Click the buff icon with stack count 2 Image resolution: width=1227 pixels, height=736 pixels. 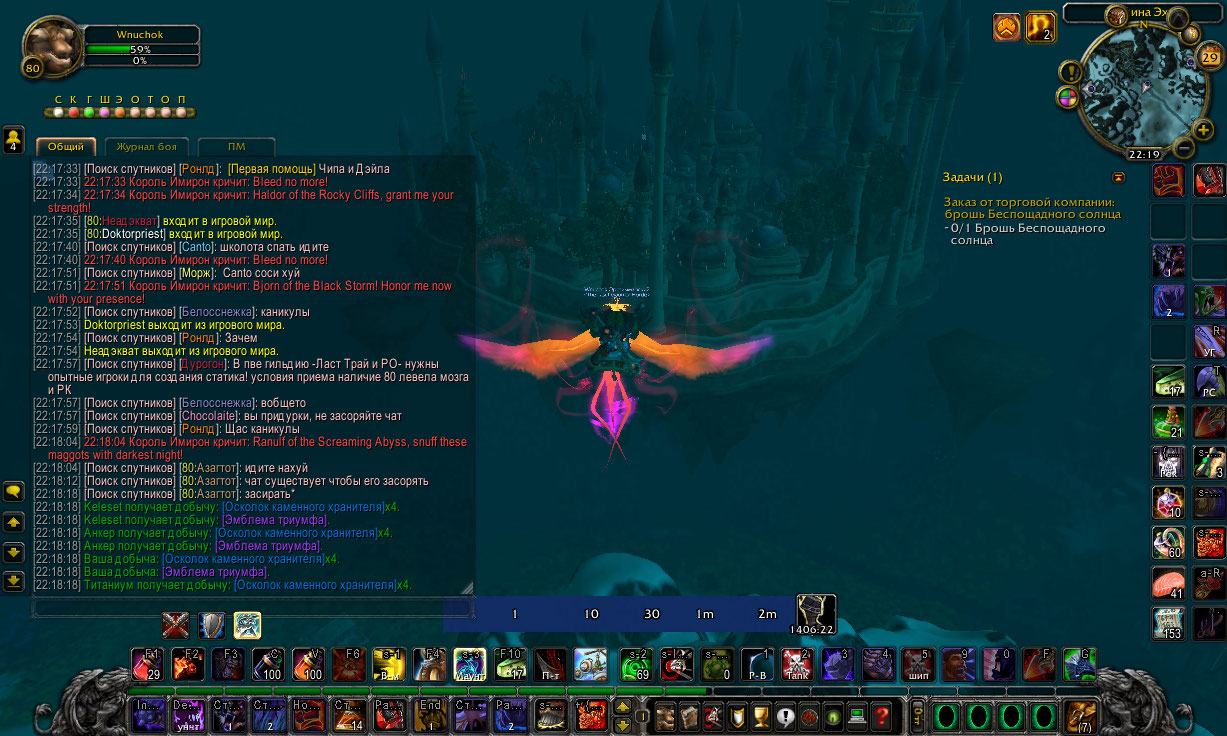[1041, 27]
